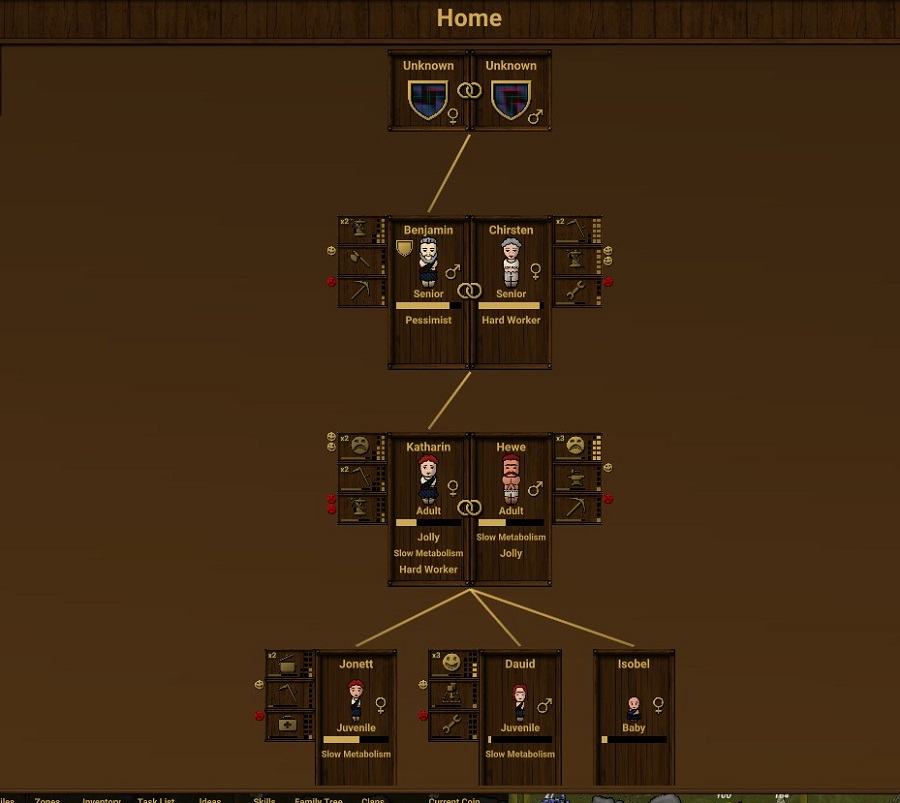900x803 pixels.
Task: Click the Unknown female ancestor card
Action: click(x=428, y=91)
